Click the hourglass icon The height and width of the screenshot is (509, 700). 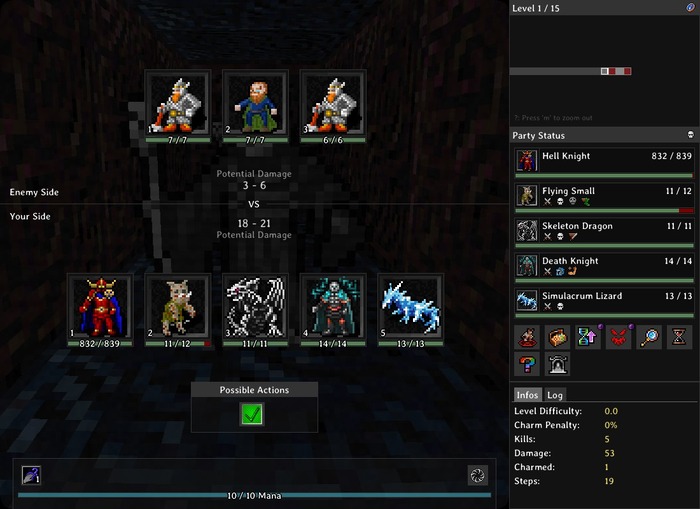(x=679, y=337)
